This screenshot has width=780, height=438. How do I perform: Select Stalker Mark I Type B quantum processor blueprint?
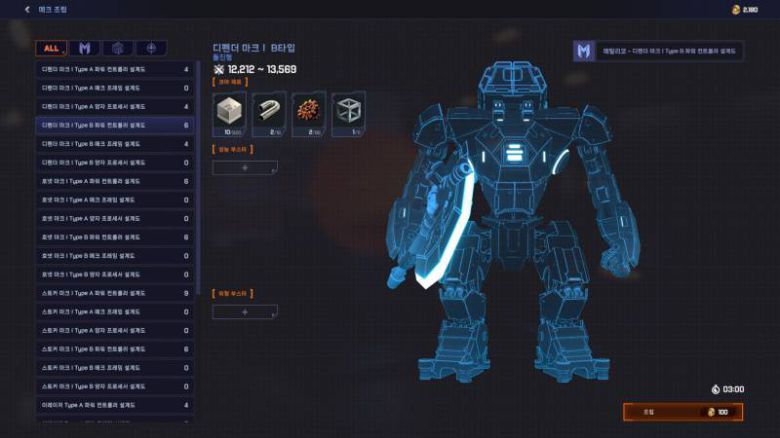(x=114, y=386)
